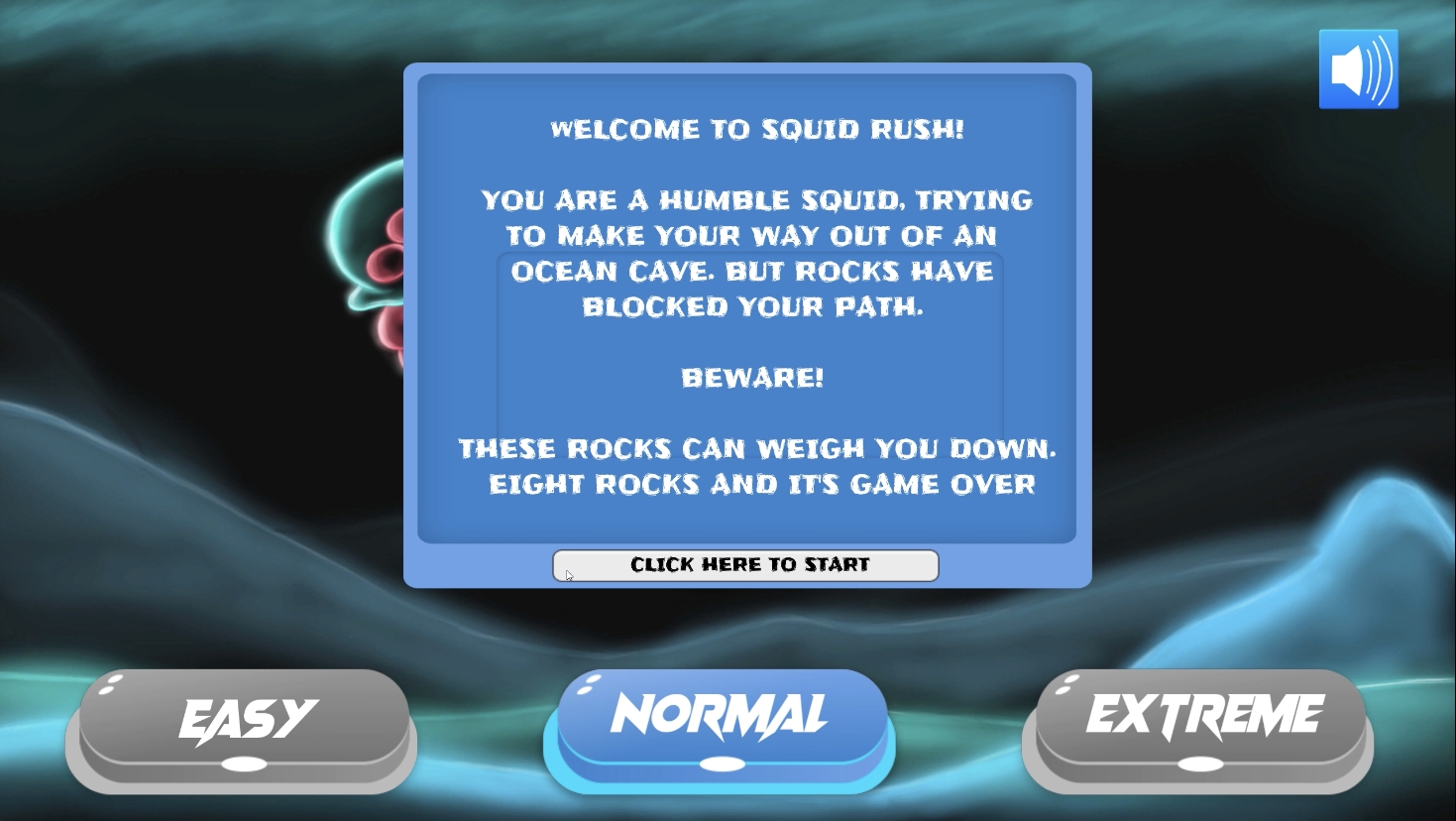The image size is (1456, 821).
Task: Start the game from the welcome dialog
Action: [746, 565]
